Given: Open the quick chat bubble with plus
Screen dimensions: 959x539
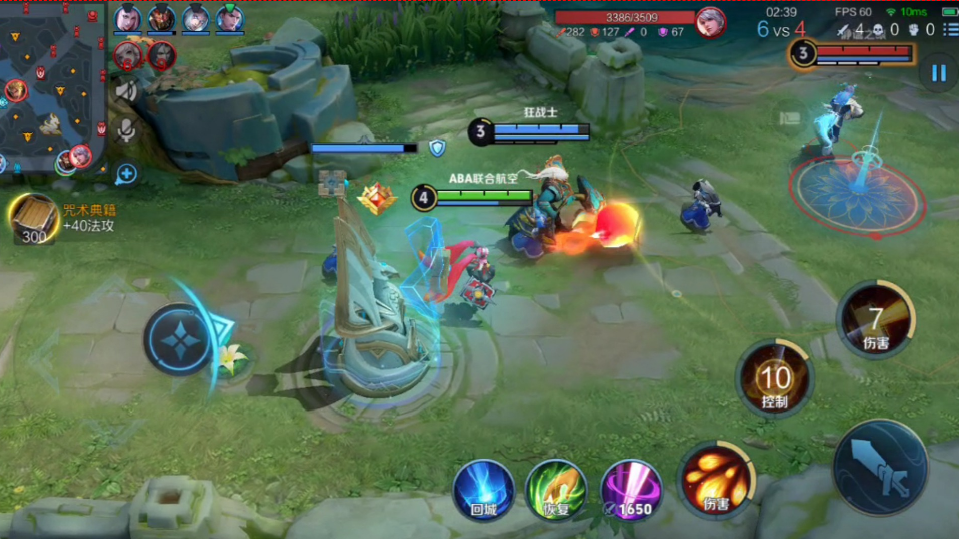Looking at the screenshot, I should click(x=127, y=174).
